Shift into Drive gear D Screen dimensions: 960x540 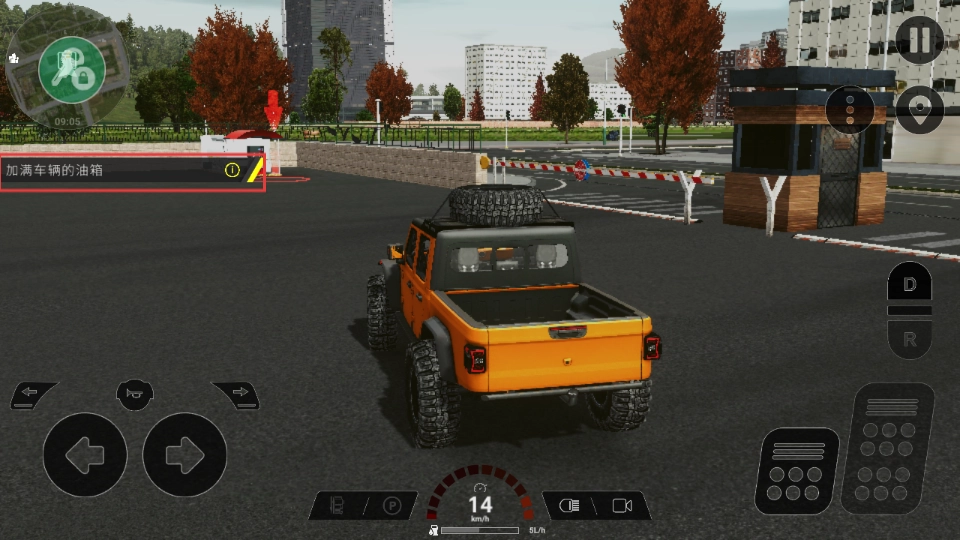(909, 284)
